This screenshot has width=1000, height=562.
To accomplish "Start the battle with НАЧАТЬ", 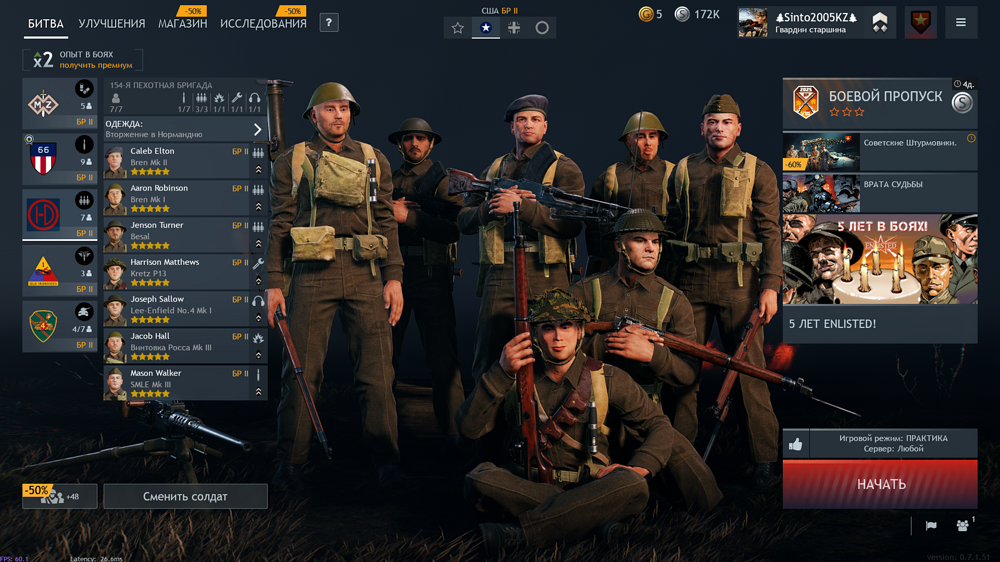I will pyautogui.click(x=880, y=484).
